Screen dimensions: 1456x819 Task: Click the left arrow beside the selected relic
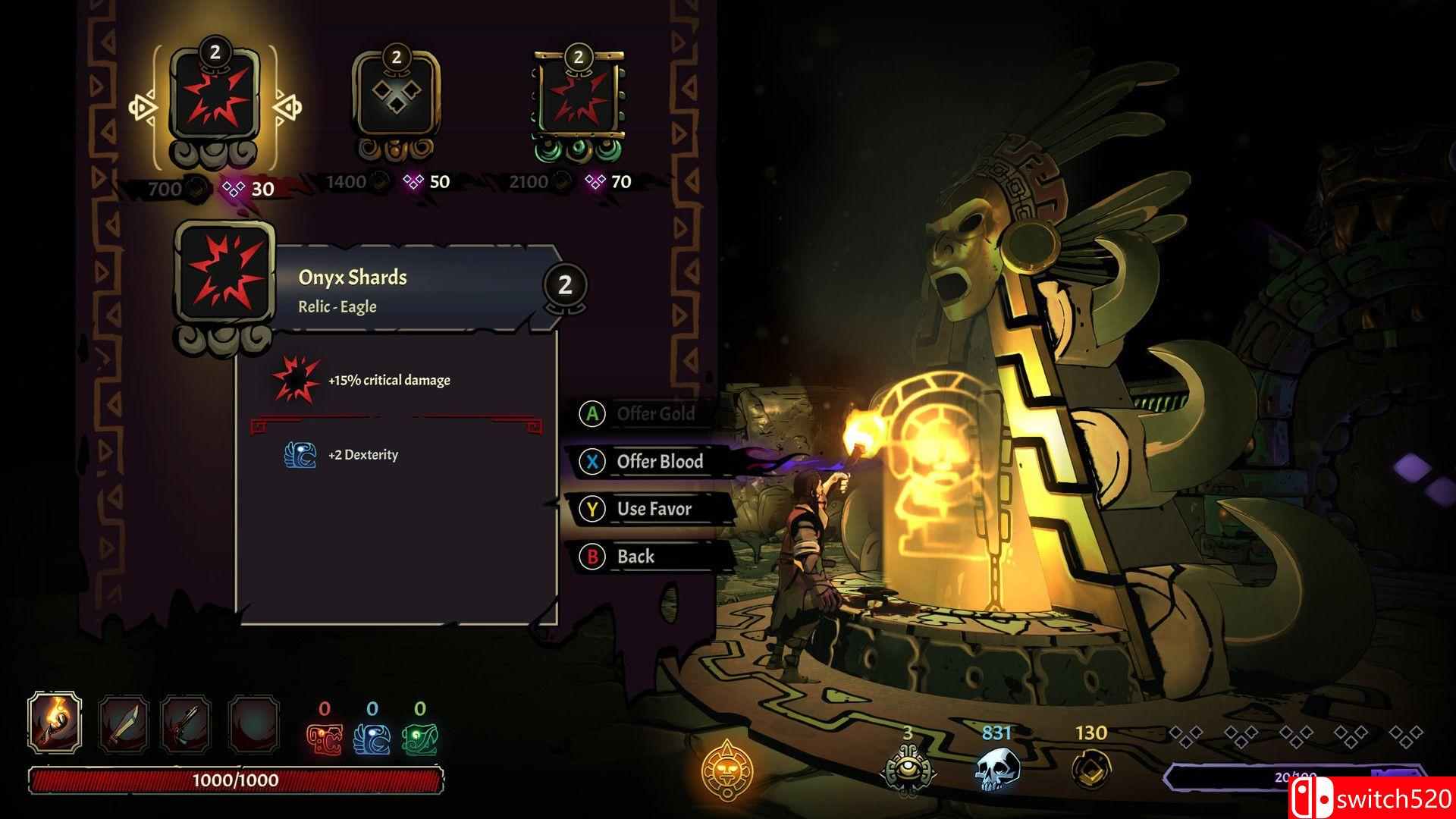pos(143,108)
